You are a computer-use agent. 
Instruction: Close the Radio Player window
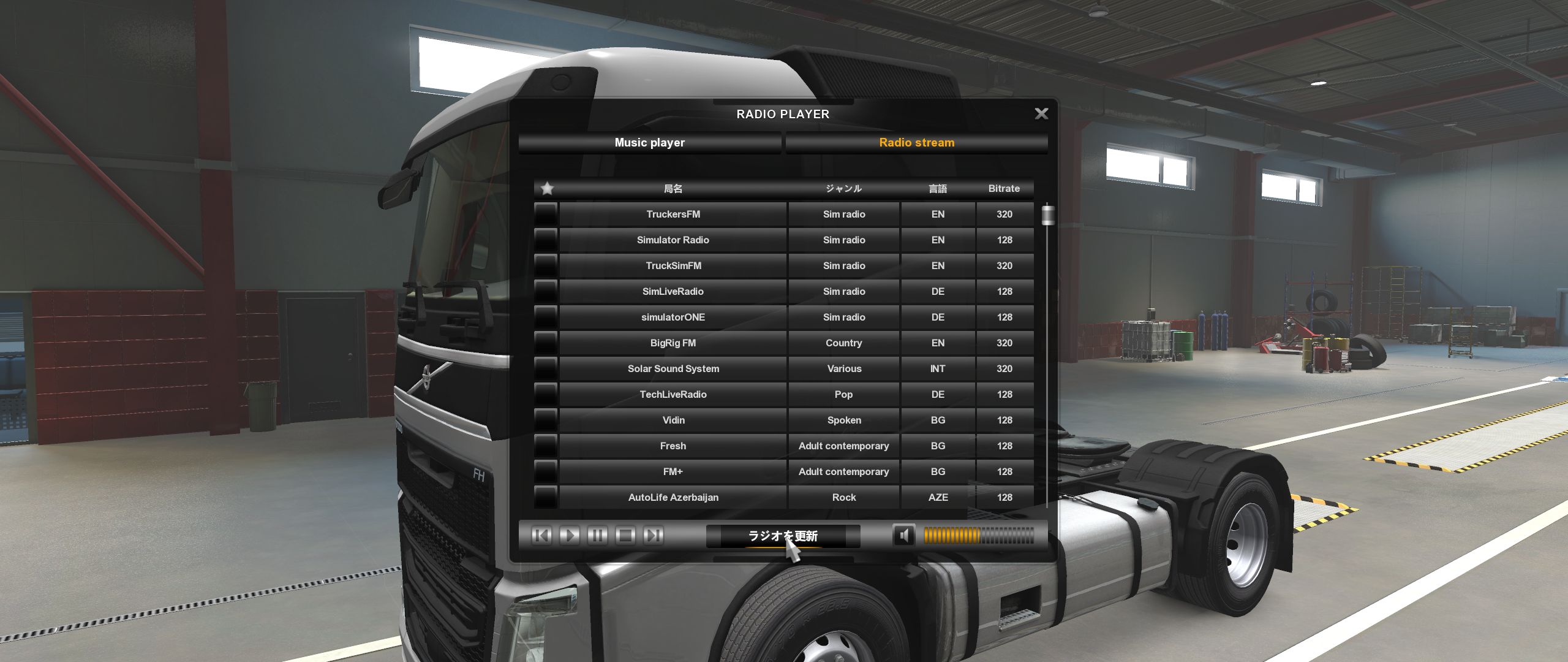(x=1041, y=113)
